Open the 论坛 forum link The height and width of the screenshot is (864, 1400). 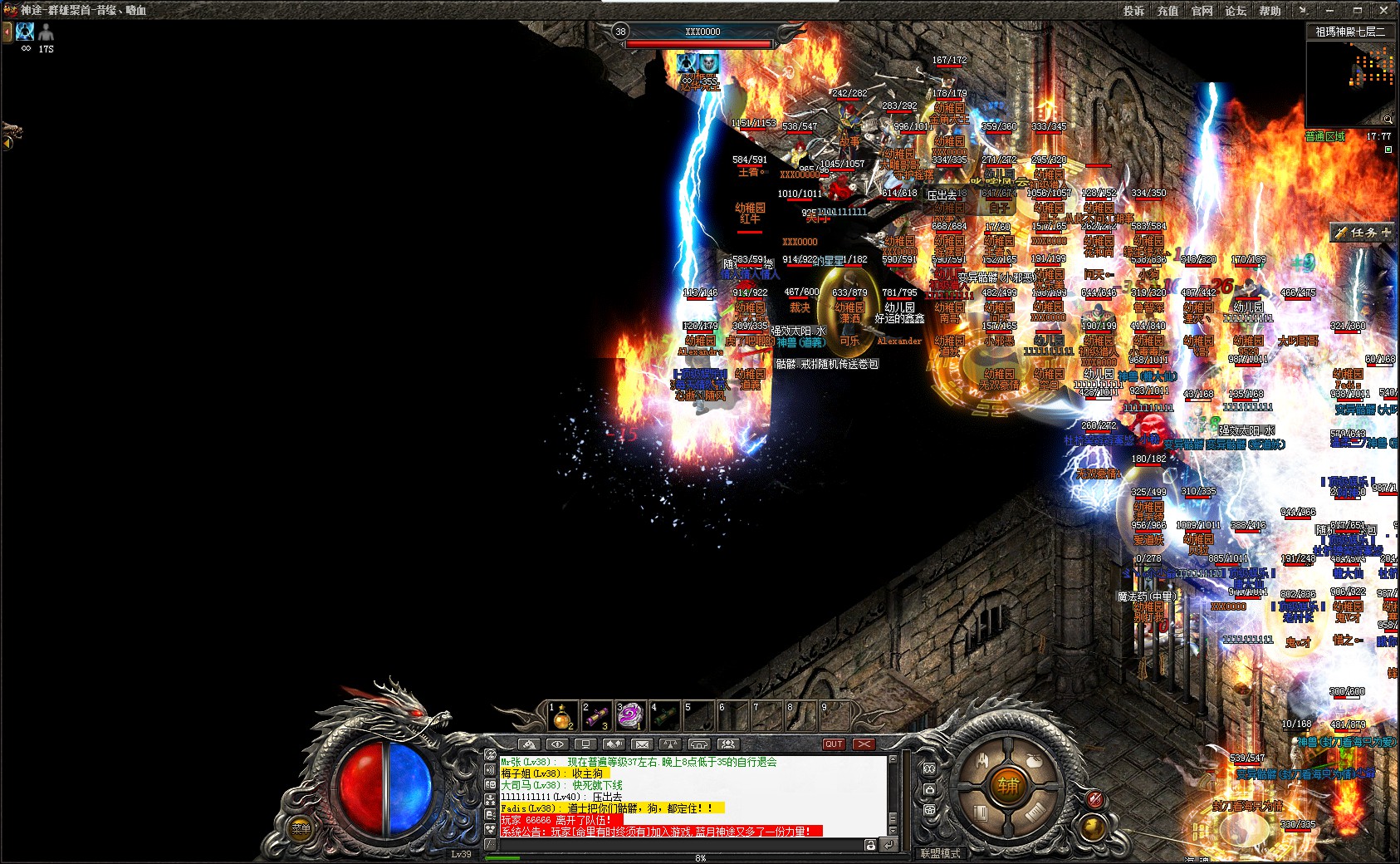1236,11
